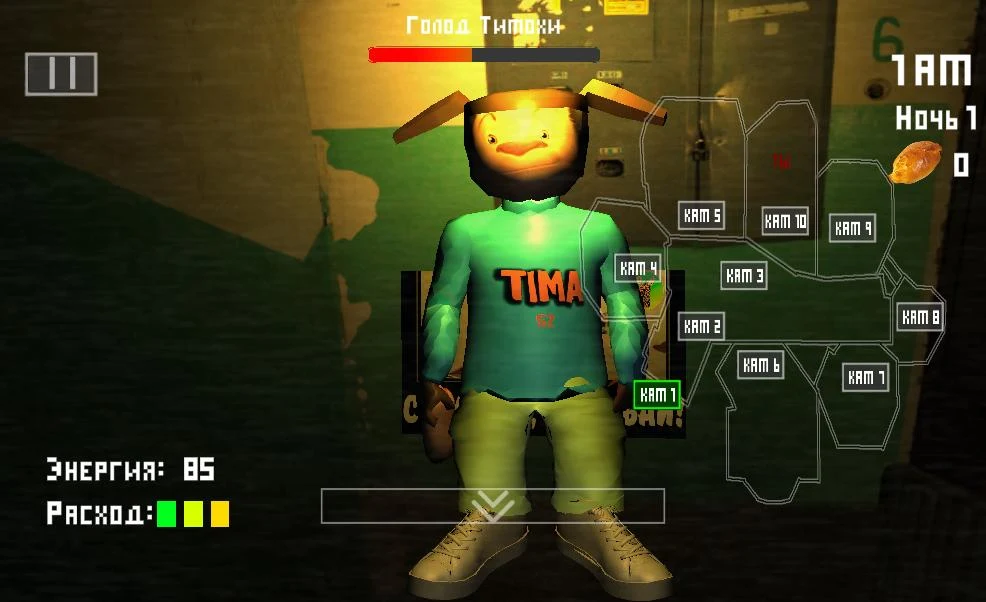Pause the game with the pause button
The image size is (986, 602).
coord(61,74)
